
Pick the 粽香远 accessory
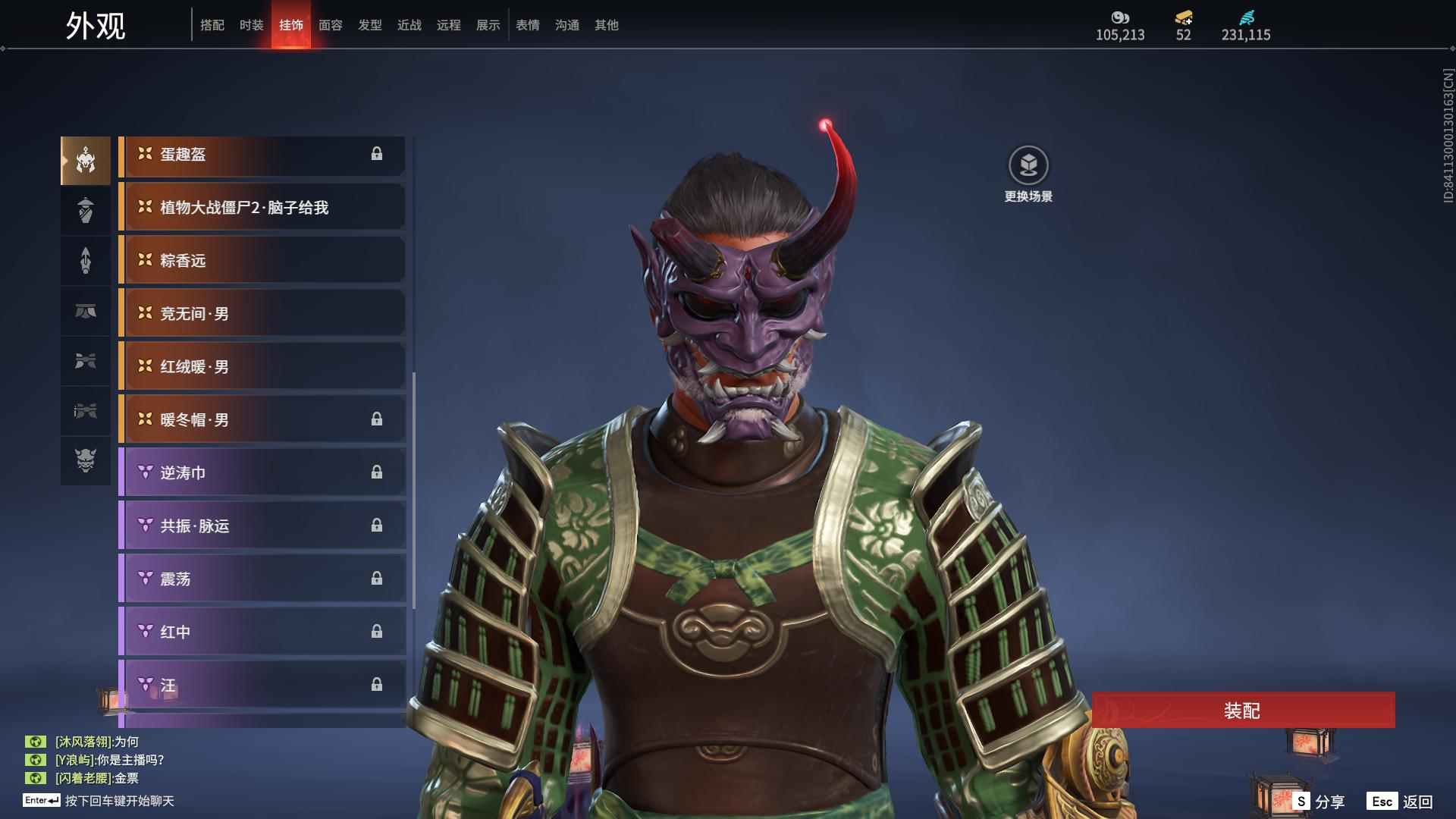(262, 261)
